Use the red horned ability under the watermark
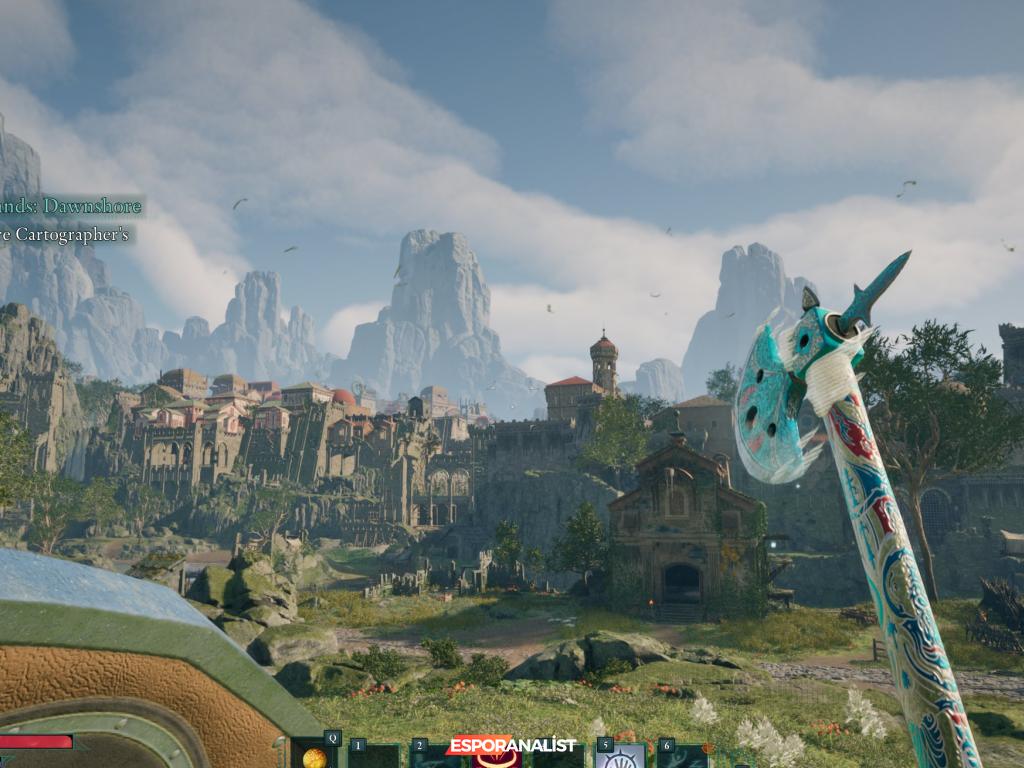1024x768 pixels. click(x=497, y=761)
